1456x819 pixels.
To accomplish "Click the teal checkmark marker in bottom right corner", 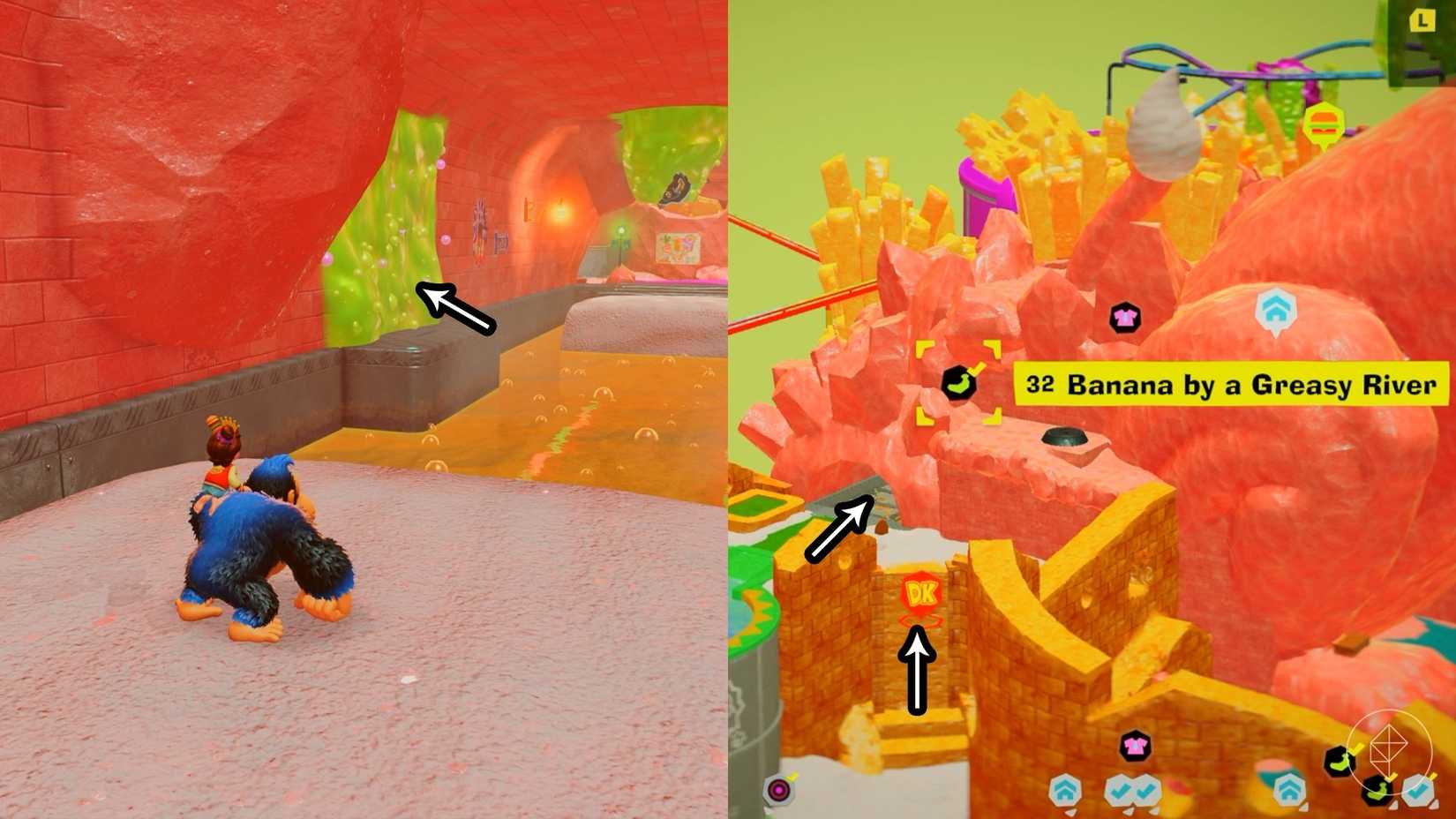I will (1419, 793).
